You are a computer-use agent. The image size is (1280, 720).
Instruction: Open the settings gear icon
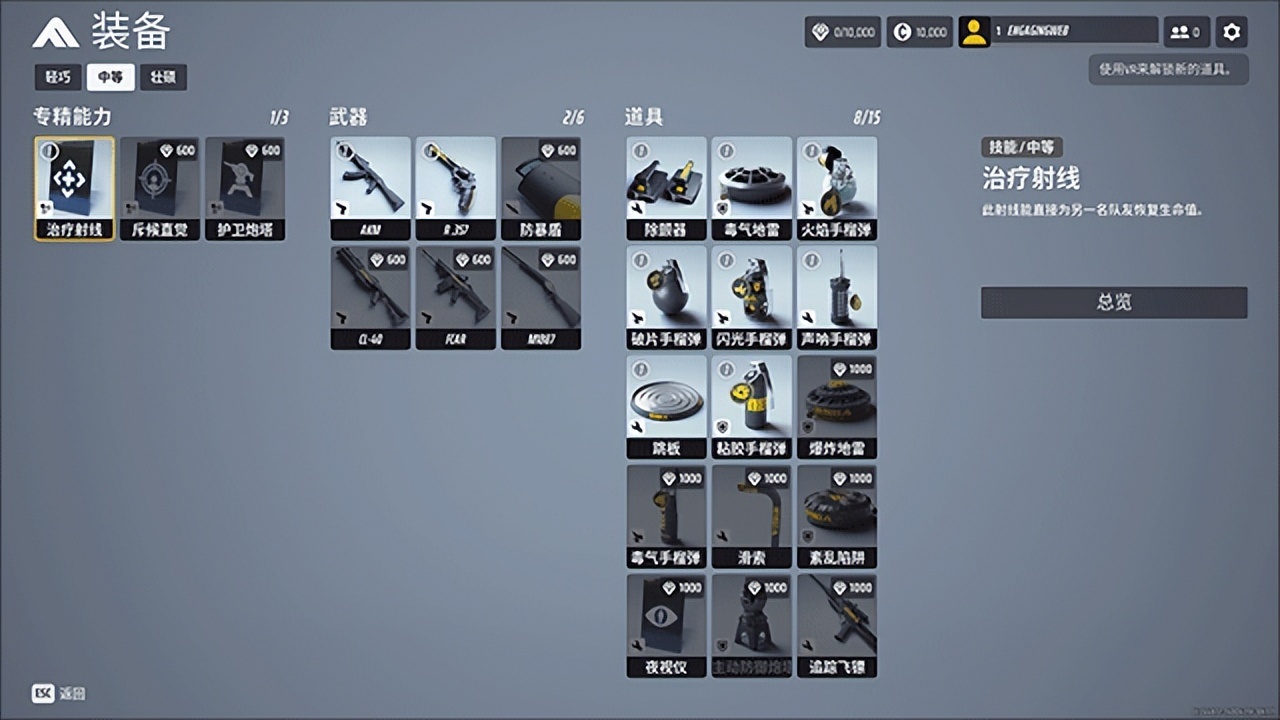1232,32
